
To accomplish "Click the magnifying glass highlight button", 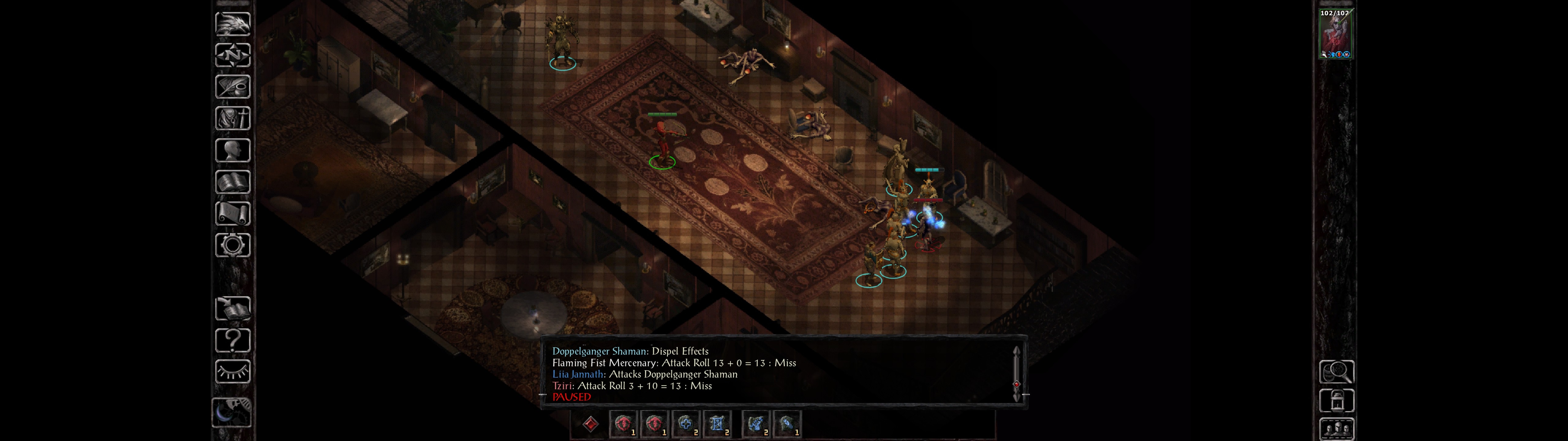I will [1336, 371].
